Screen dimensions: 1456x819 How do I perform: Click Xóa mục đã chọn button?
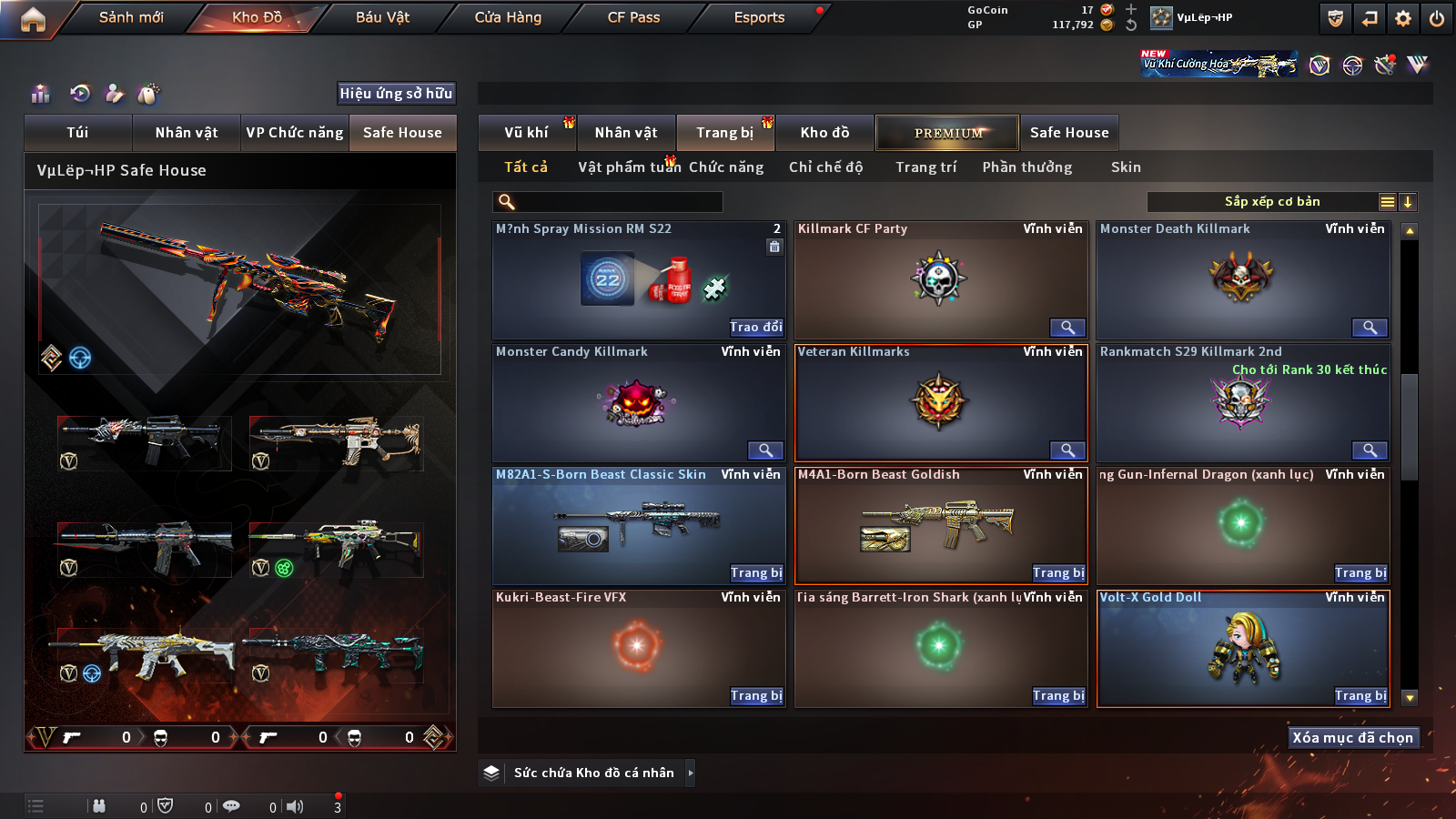(1352, 738)
